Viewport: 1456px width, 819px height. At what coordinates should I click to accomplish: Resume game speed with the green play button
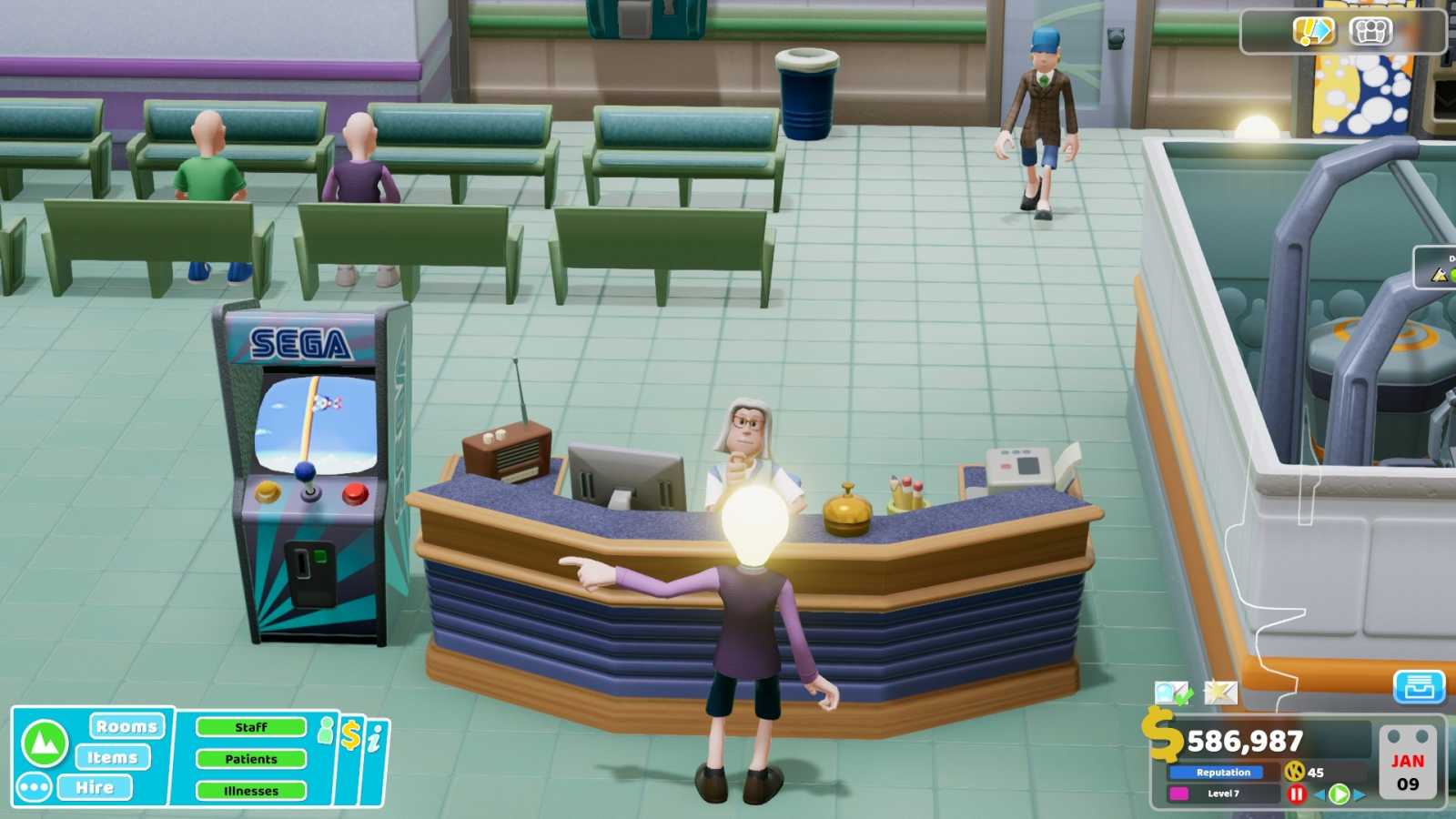point(1338,794)
